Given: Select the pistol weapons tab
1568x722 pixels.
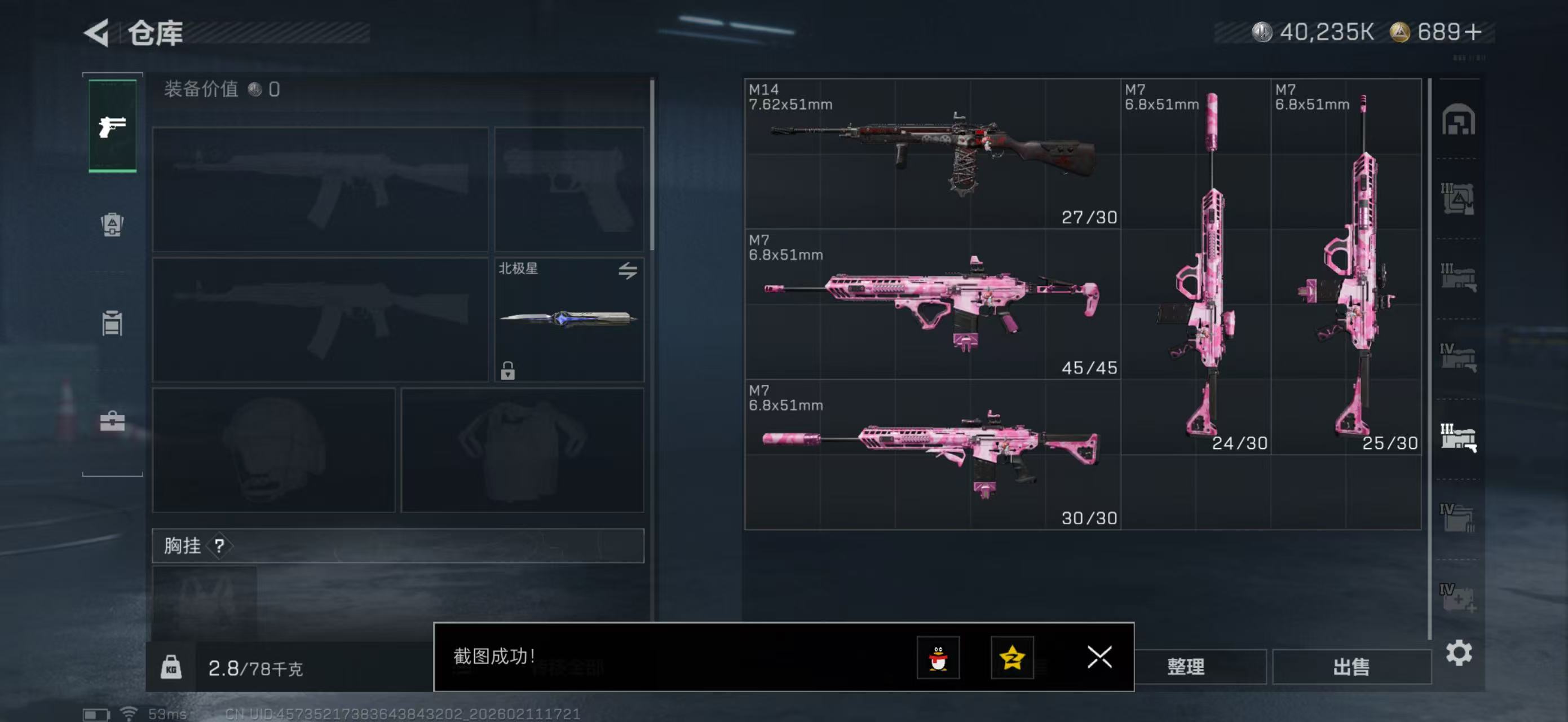Looking at the screenshot, I should click(x=113, y=126).
